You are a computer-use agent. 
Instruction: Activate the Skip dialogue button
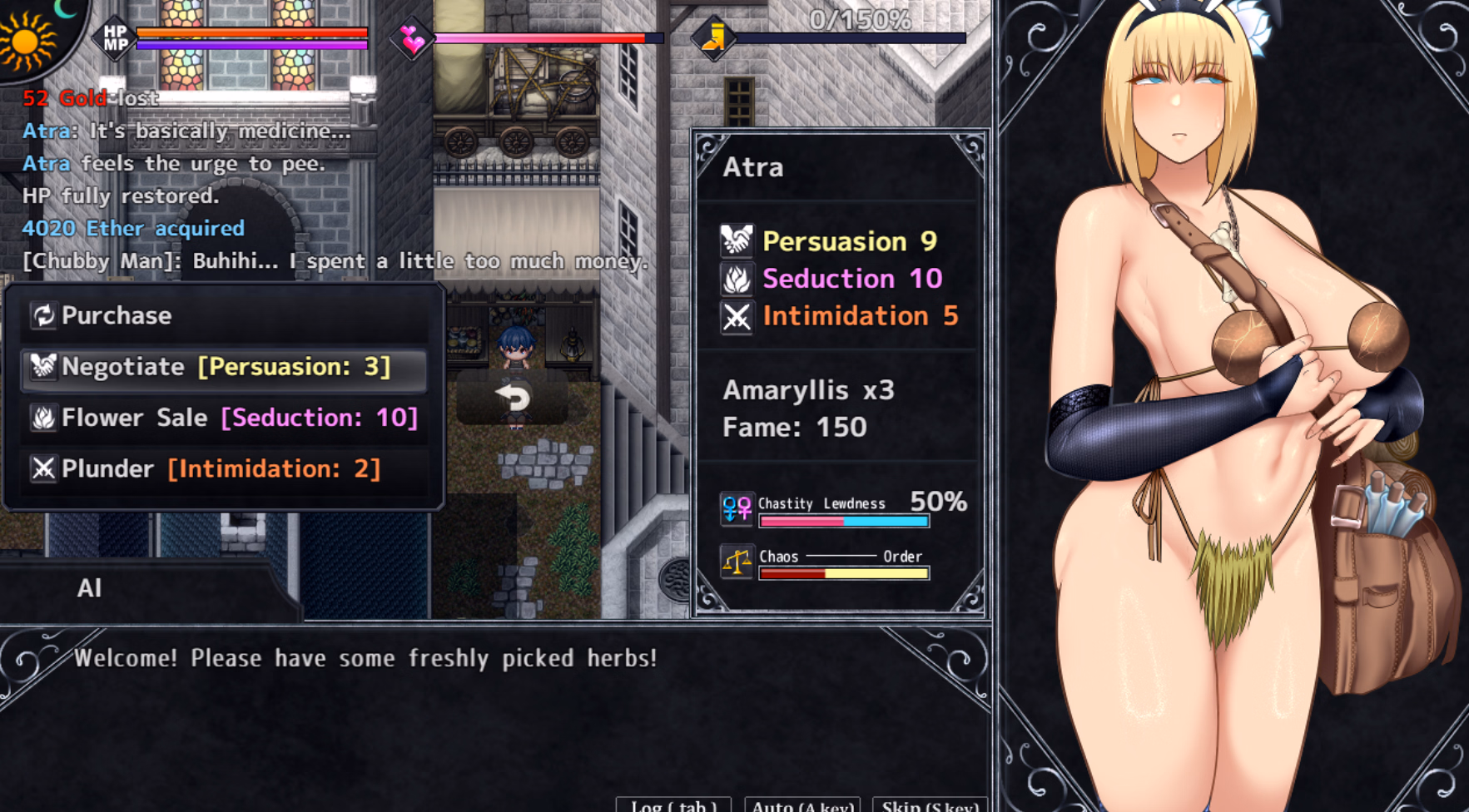coord(930,805)
